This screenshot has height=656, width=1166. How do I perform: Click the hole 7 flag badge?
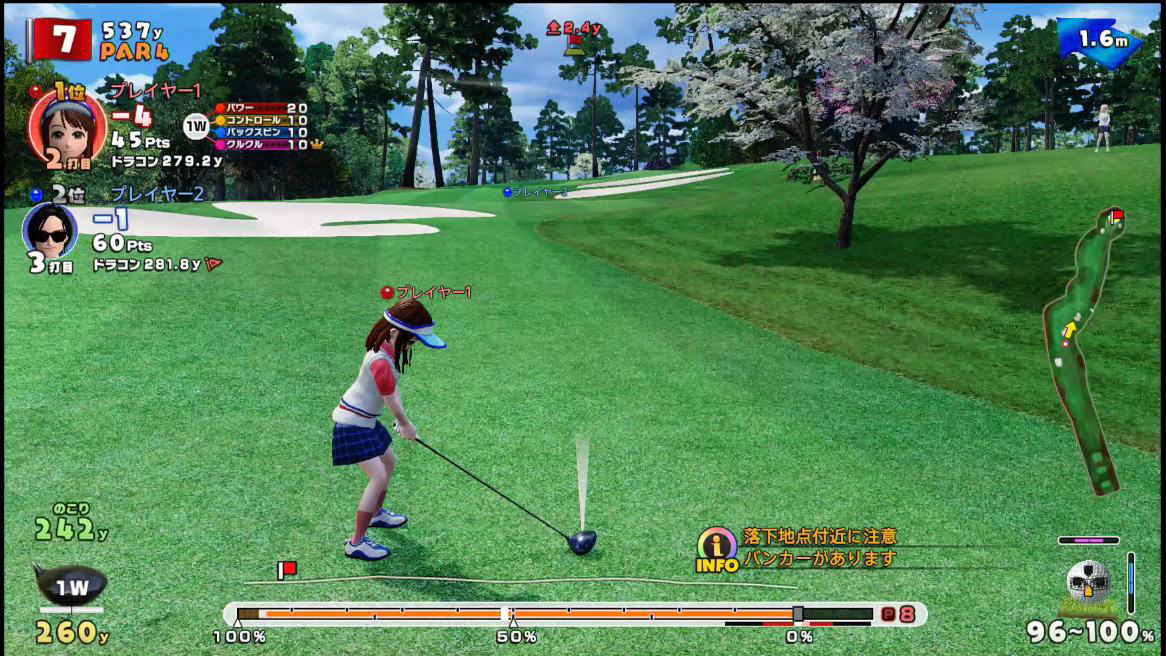click(x=62, y=39)
